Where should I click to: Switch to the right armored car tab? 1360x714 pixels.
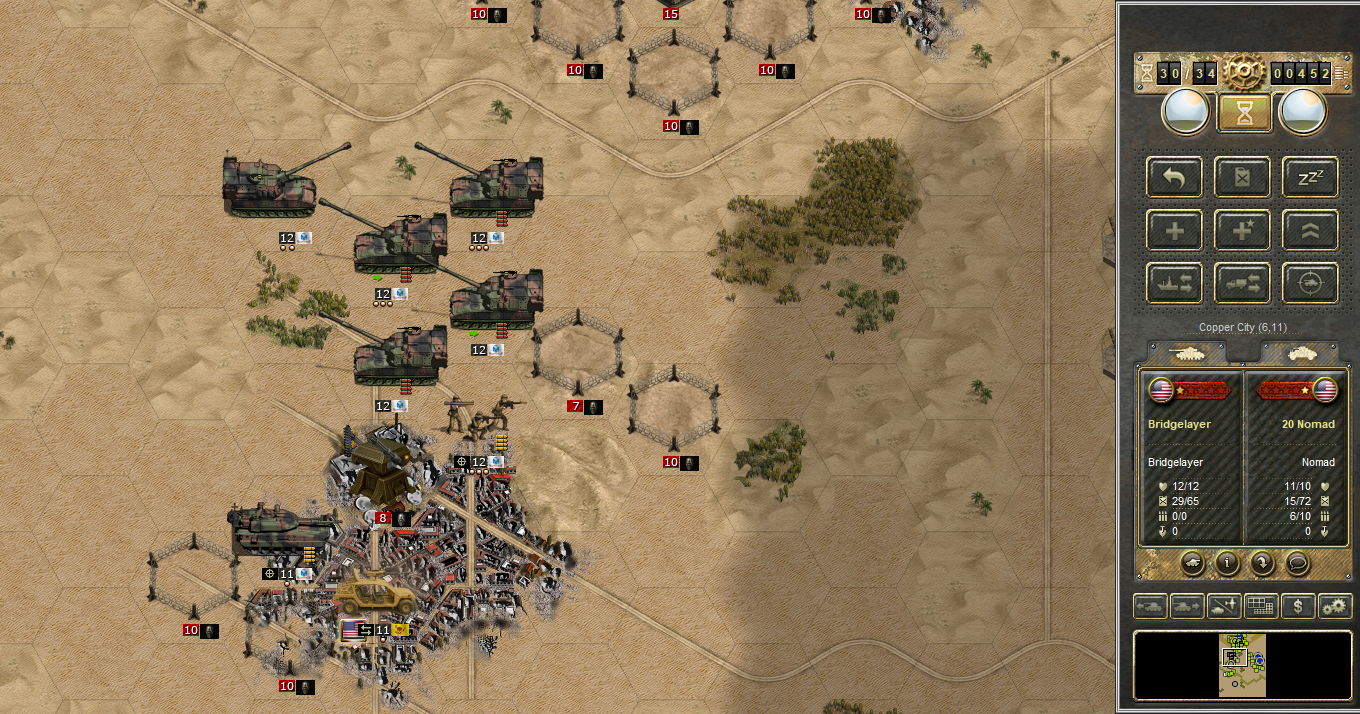[1298, 353]
